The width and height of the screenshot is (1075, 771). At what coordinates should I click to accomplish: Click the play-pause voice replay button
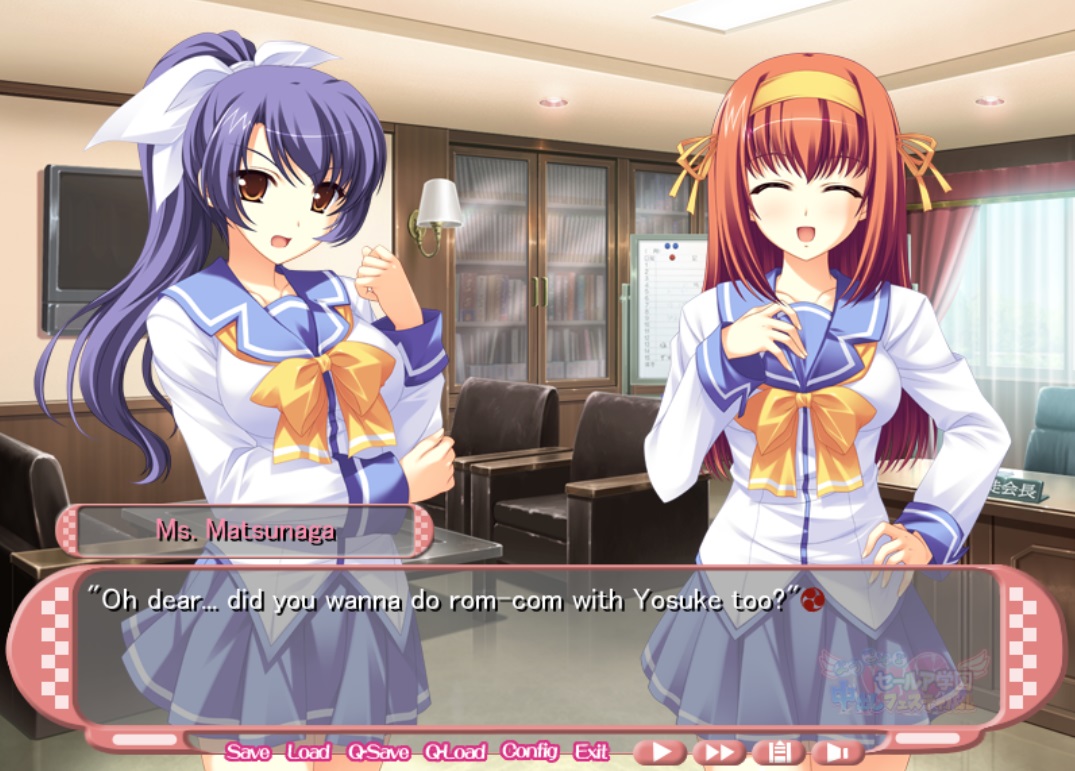[837, 752]
